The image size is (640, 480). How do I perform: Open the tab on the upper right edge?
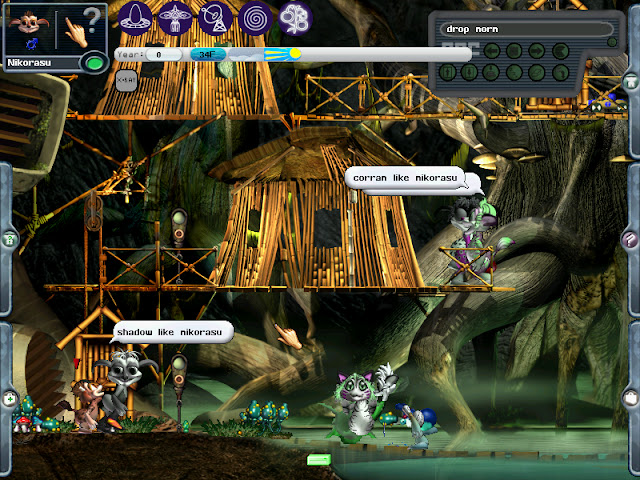[x=630, y=80]
